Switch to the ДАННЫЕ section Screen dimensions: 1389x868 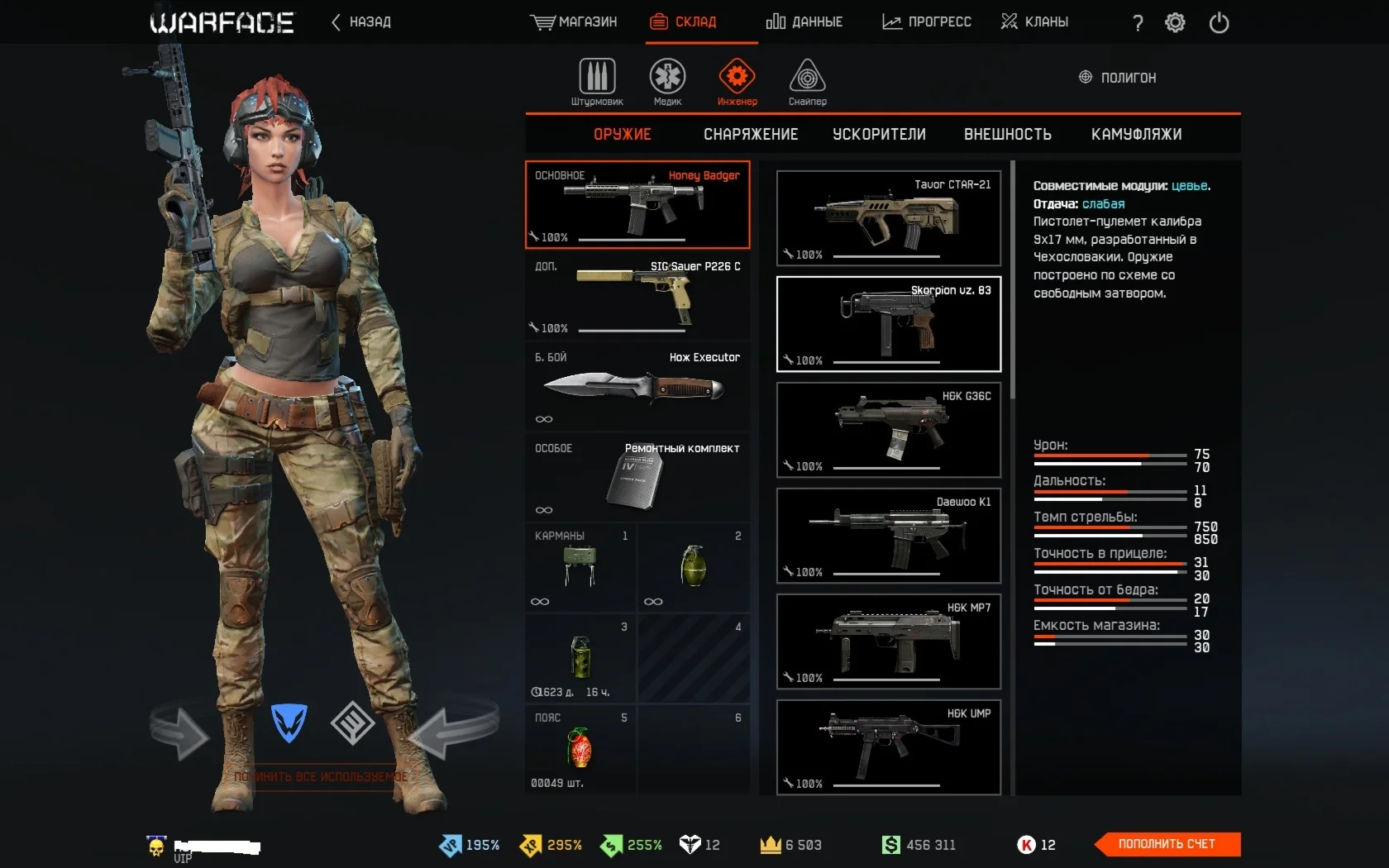tap(804, 22)
